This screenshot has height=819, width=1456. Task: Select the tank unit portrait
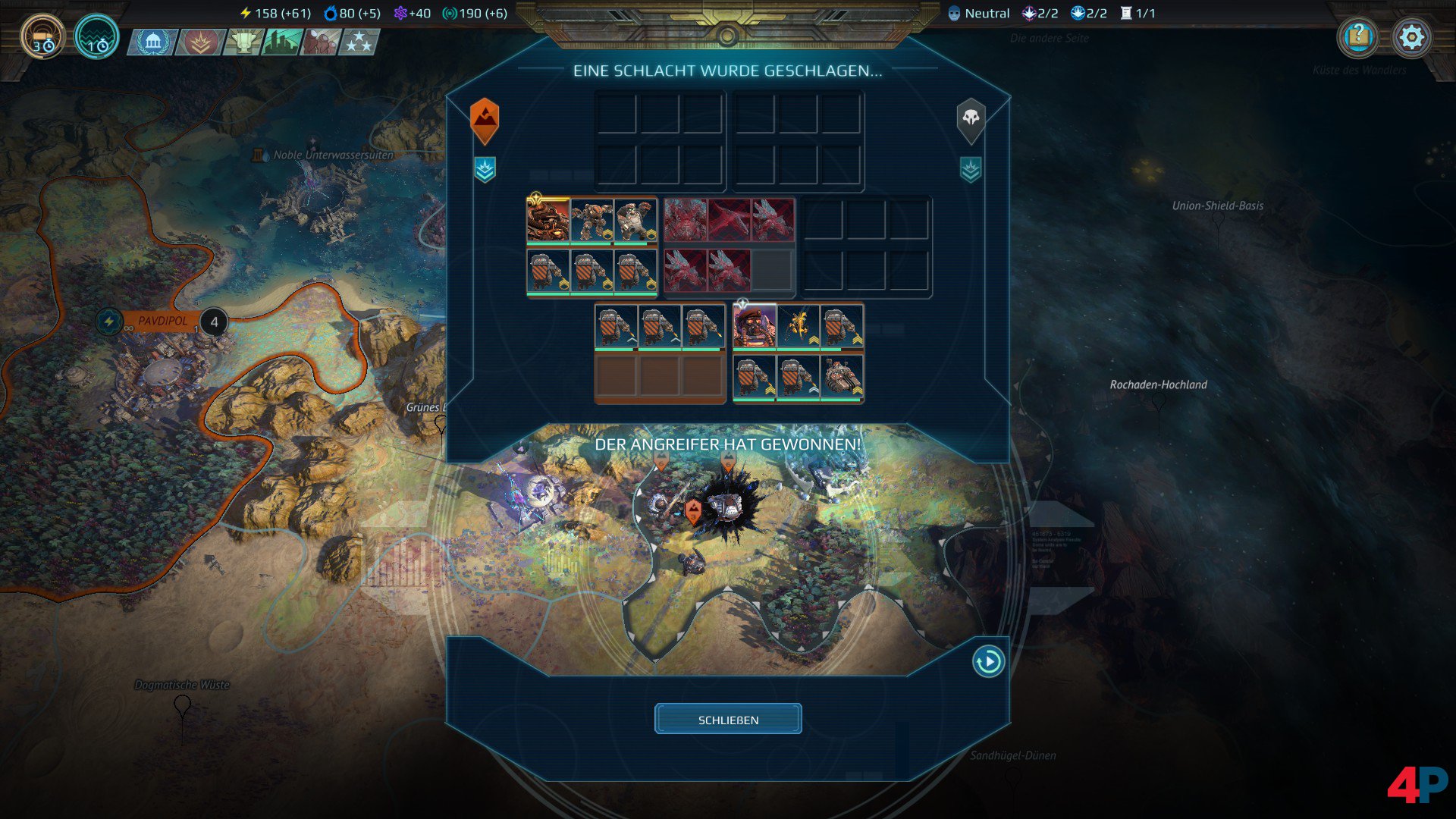[842, 376]
